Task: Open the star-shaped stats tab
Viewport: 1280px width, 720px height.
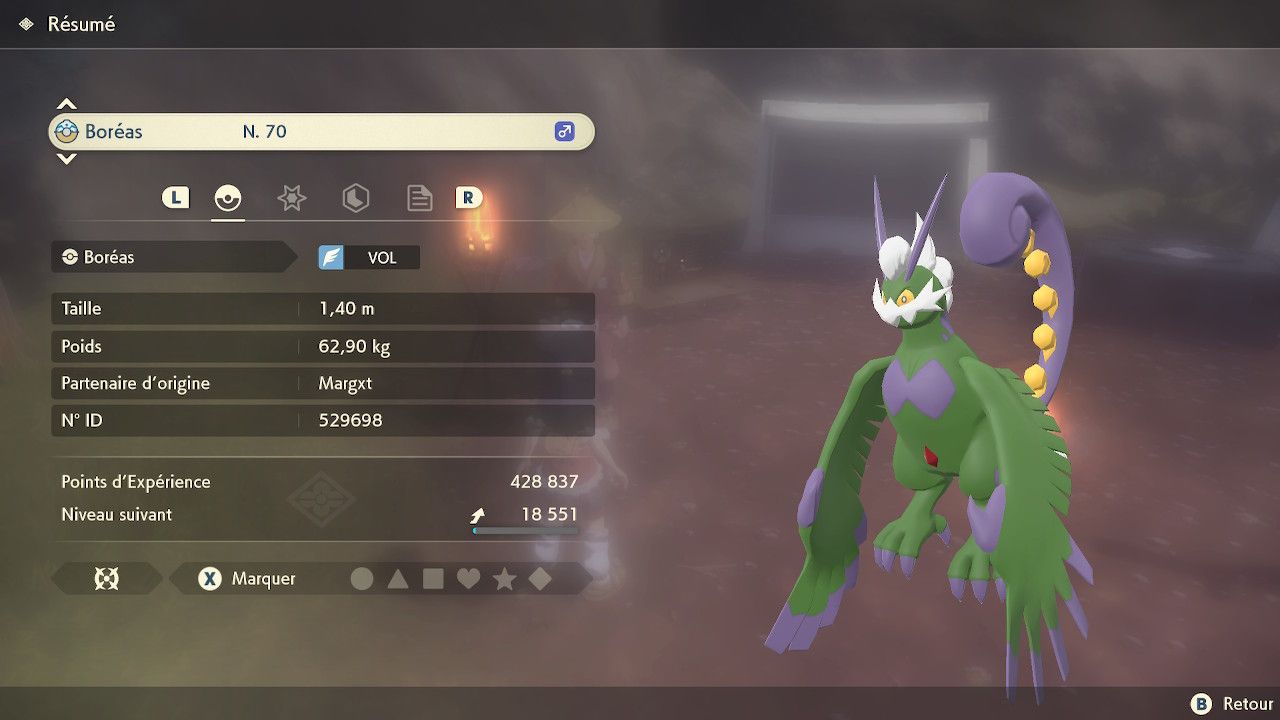Action: point(291,198)
